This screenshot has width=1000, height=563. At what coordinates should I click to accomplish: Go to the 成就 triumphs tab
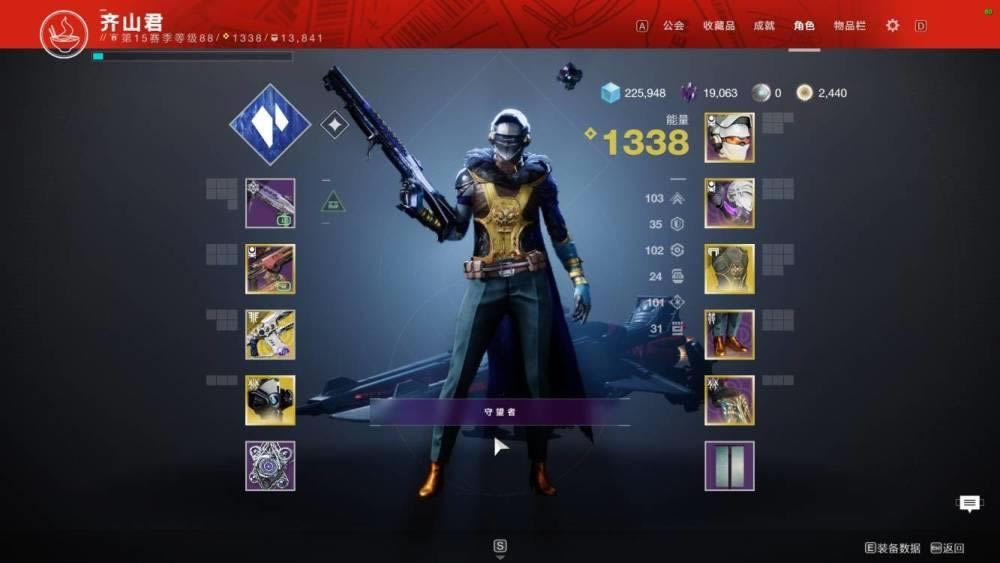click(x=764, y=25)
